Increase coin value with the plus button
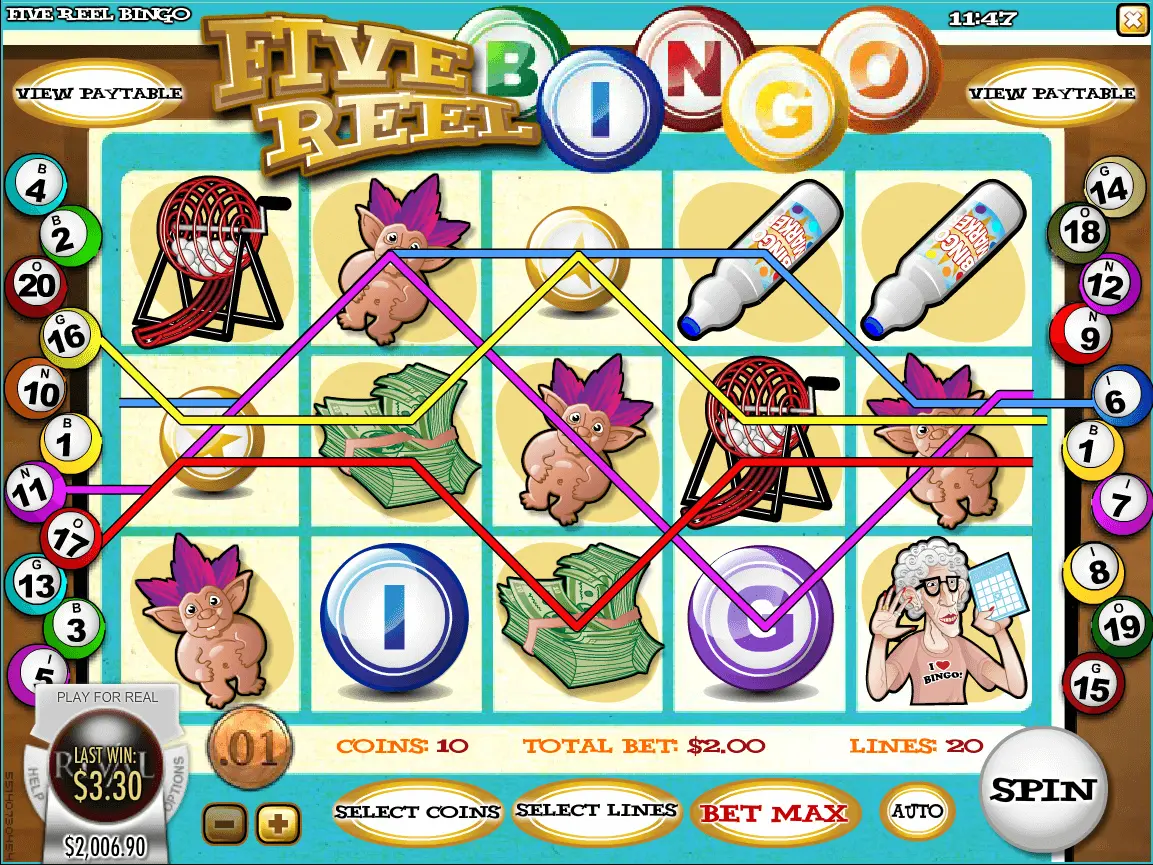This screenshot has width=1153, height=865. tap(278, 824)
